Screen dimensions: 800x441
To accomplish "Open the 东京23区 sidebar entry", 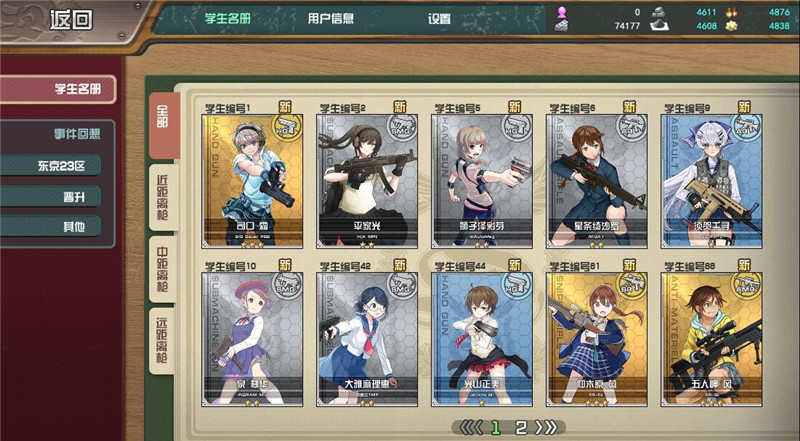I will click(x=62, y=165).
